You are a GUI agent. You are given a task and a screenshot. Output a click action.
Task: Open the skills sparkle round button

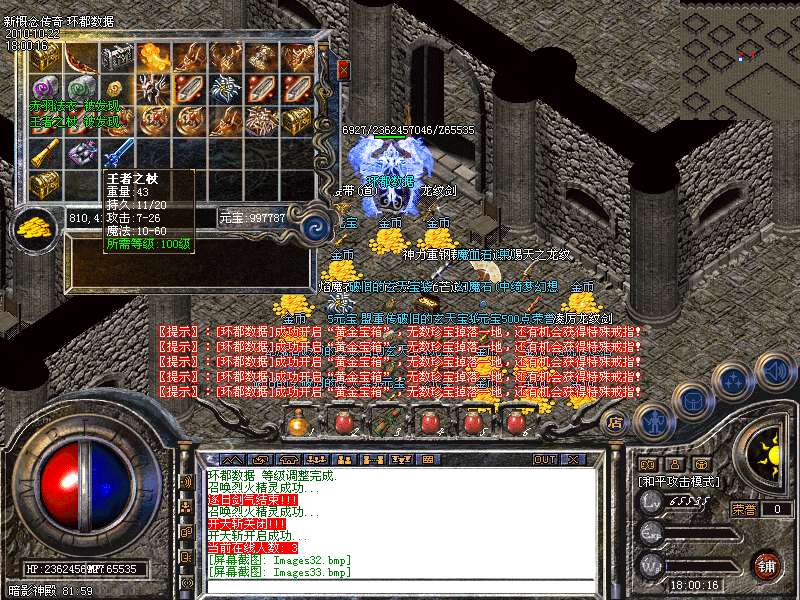click(x=735, y=381)
